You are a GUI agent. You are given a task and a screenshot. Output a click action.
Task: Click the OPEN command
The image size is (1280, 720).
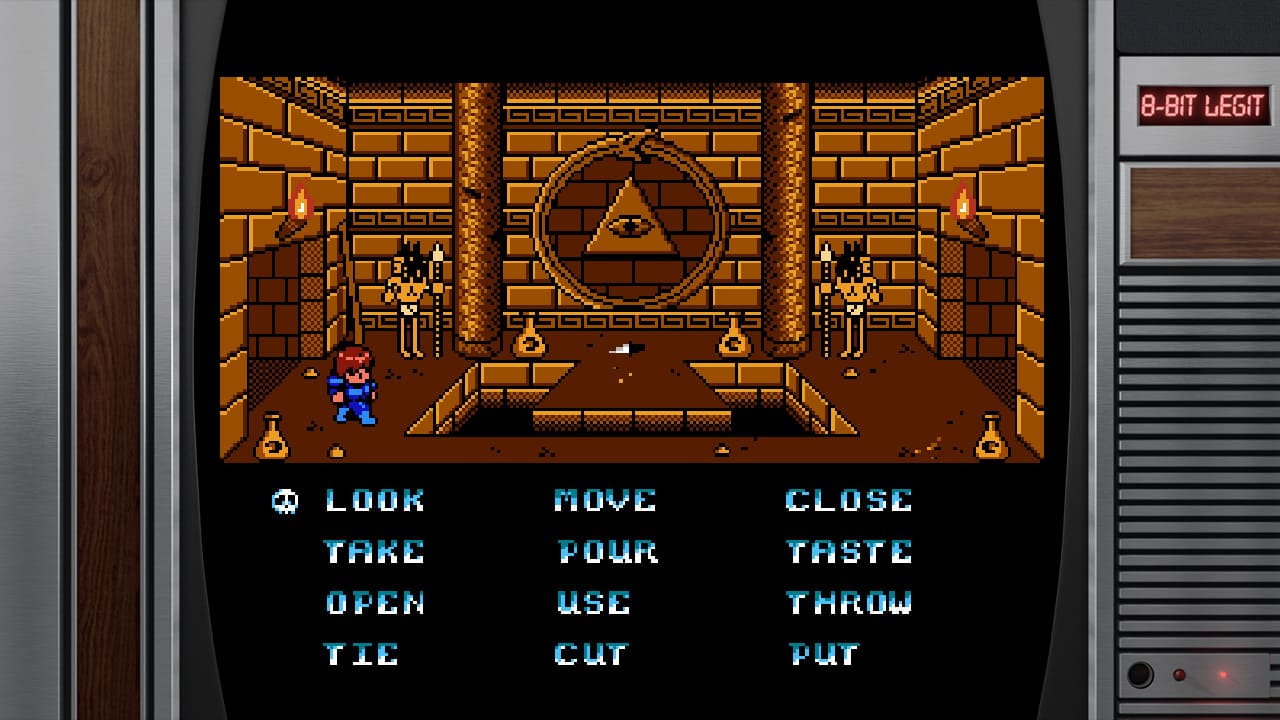pos(373,603)
